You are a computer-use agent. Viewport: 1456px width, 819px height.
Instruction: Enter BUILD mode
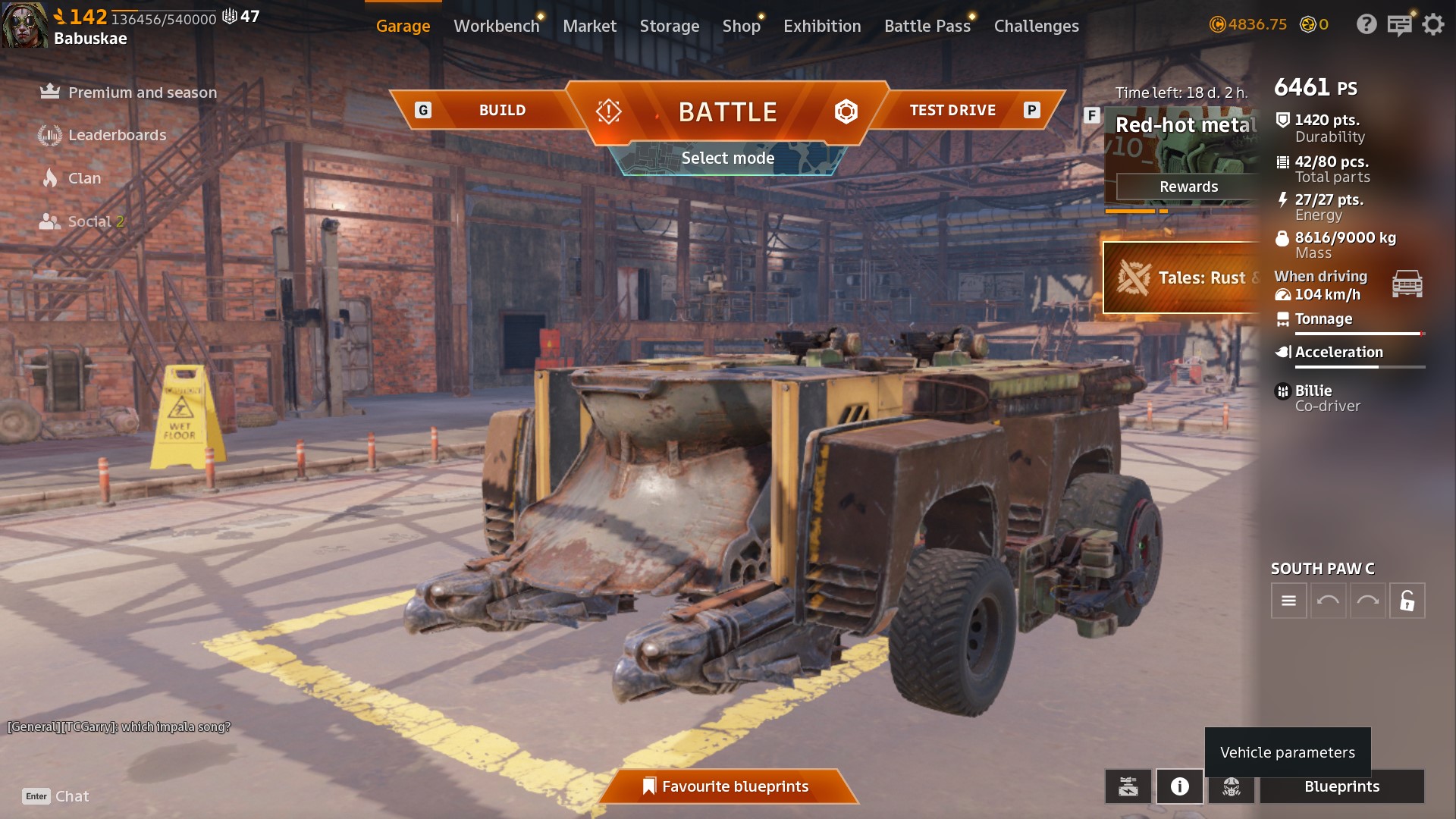pyautogui.click(x=501, y=110)
